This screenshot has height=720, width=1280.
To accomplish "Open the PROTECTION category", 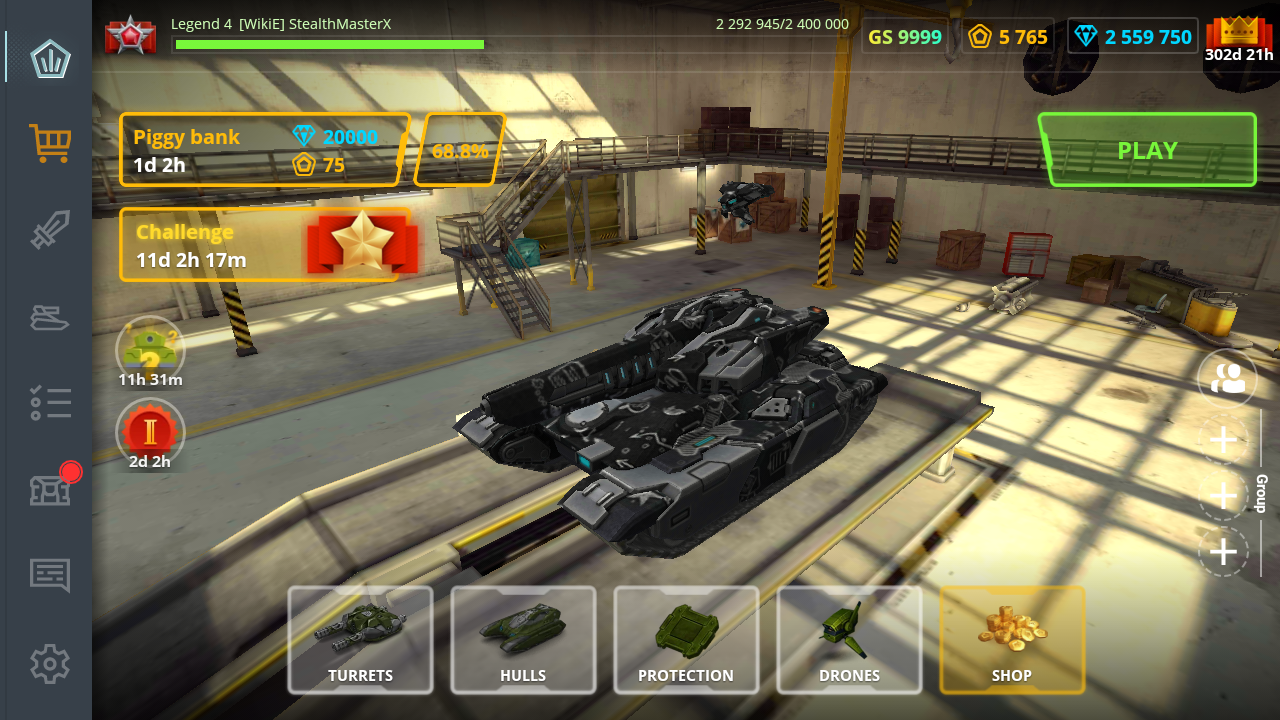I will click(686, 639).
